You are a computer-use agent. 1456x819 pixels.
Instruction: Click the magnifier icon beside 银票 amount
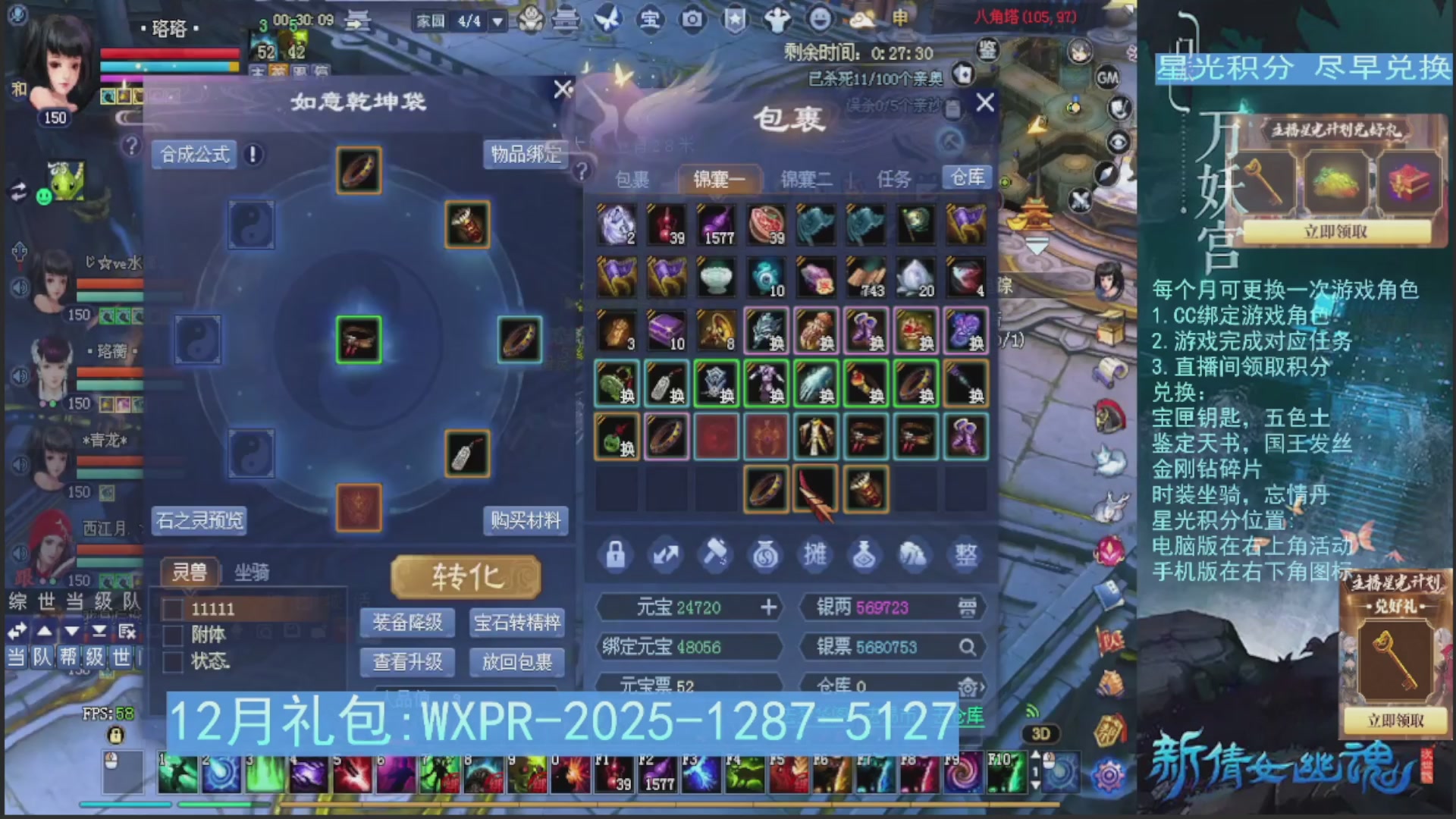(x=968, y=648)
